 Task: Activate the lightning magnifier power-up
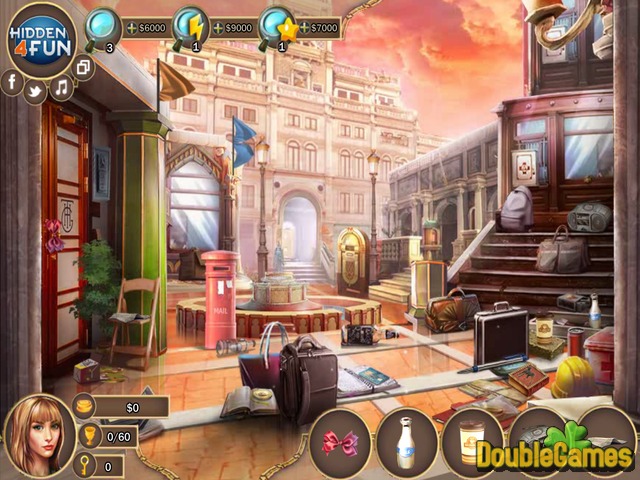[x=189, y=25]
